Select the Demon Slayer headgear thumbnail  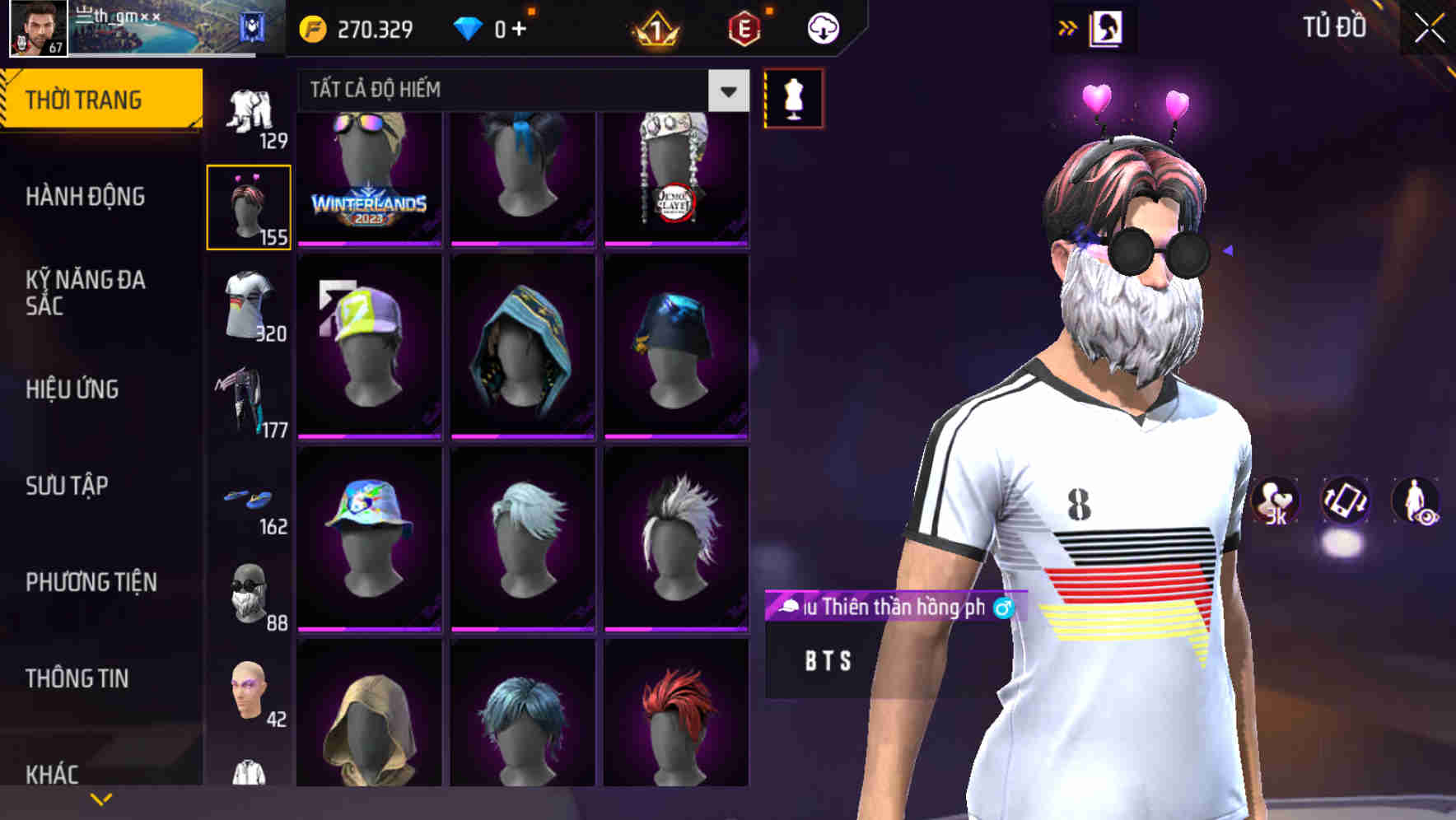[677, 177]
